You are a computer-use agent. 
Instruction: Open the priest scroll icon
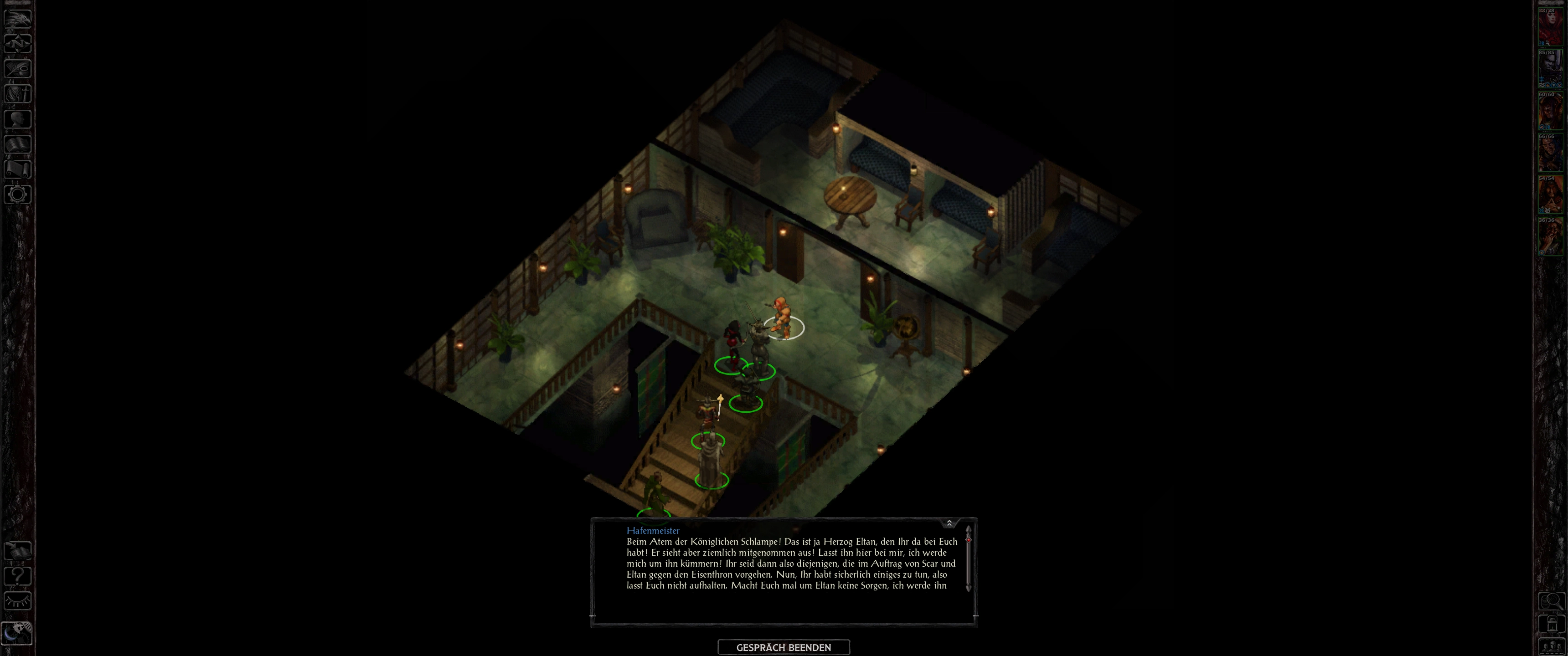point(18,169)
